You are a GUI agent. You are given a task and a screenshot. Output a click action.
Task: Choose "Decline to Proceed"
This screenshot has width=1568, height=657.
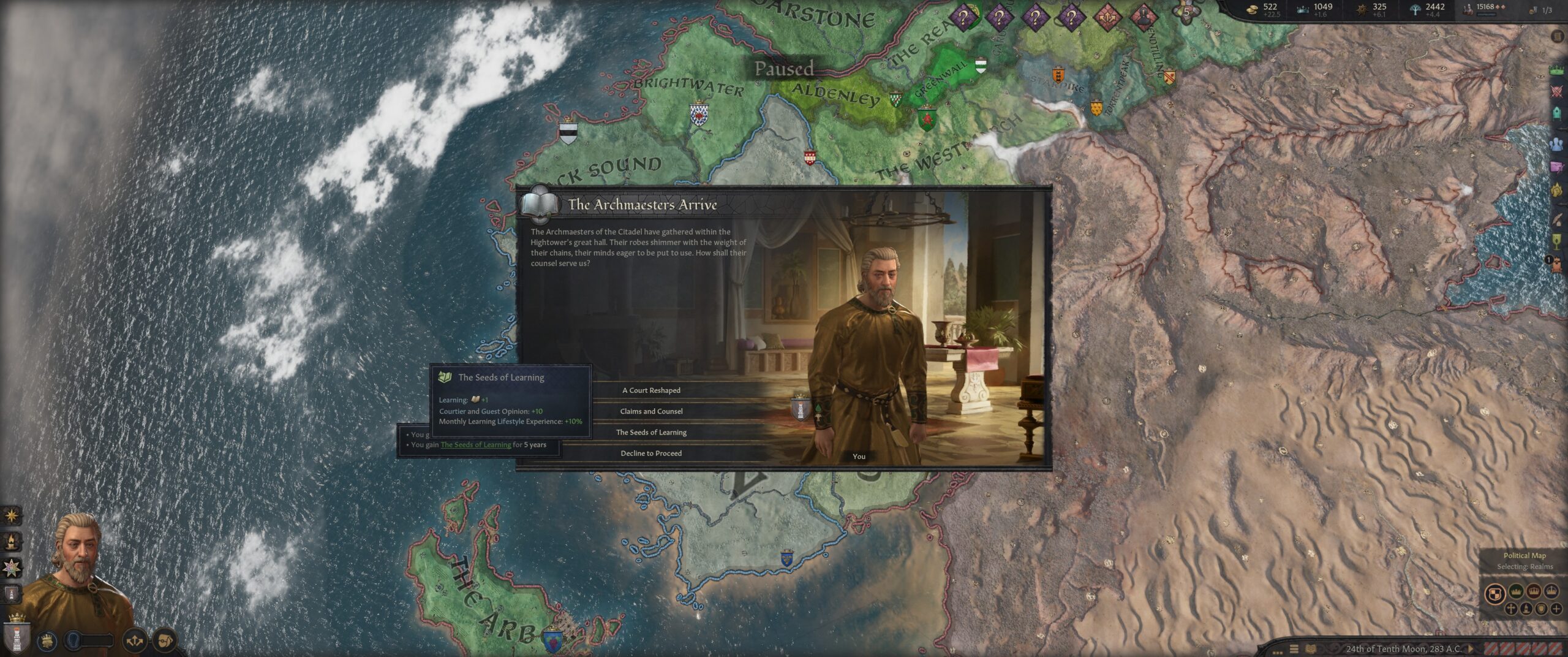[651, 454]
